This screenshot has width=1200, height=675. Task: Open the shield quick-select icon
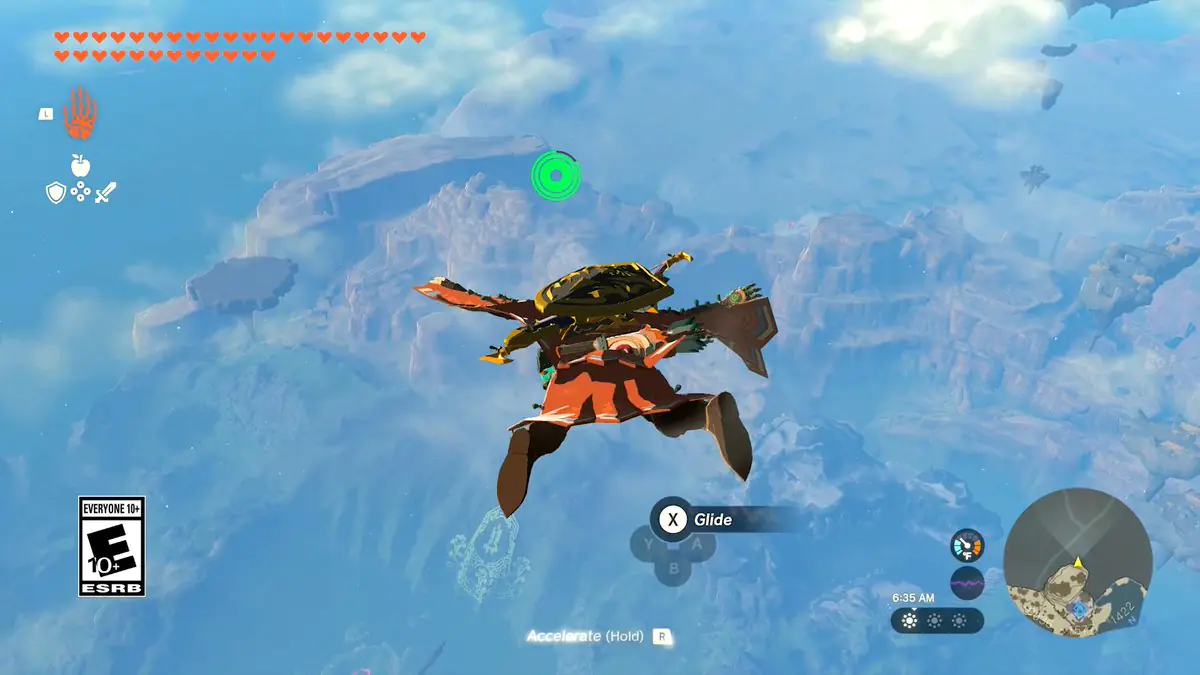pyautogui.click(x=56, y=192)
